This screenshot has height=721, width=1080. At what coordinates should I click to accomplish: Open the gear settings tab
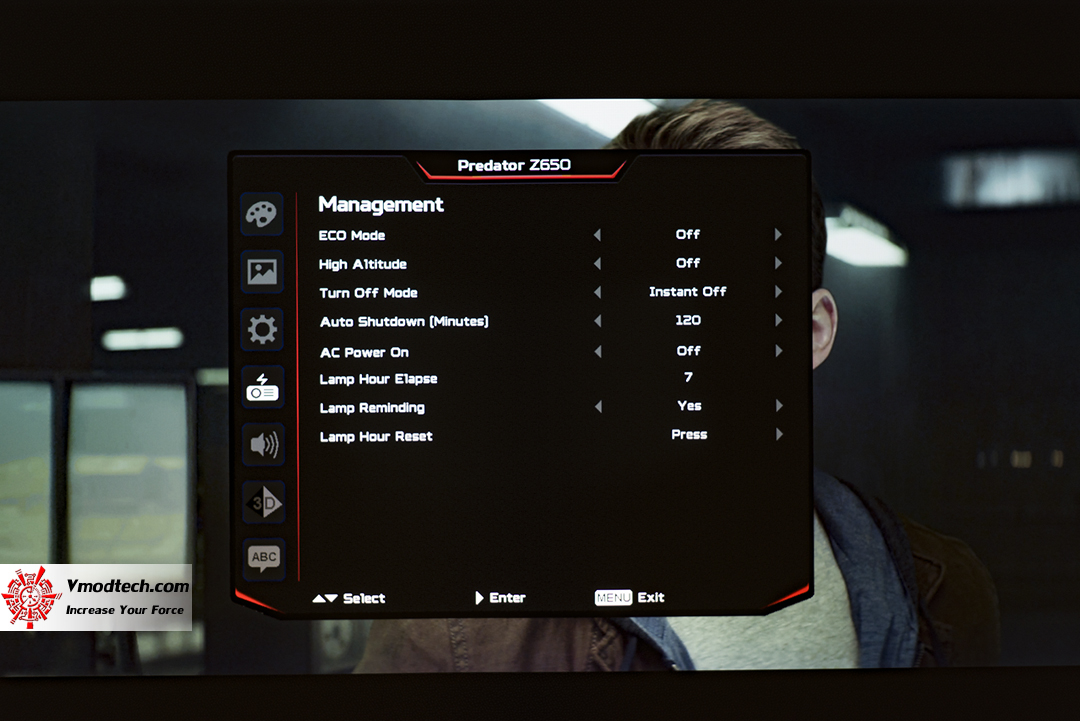pyautogui.click(x=263, y=329)
